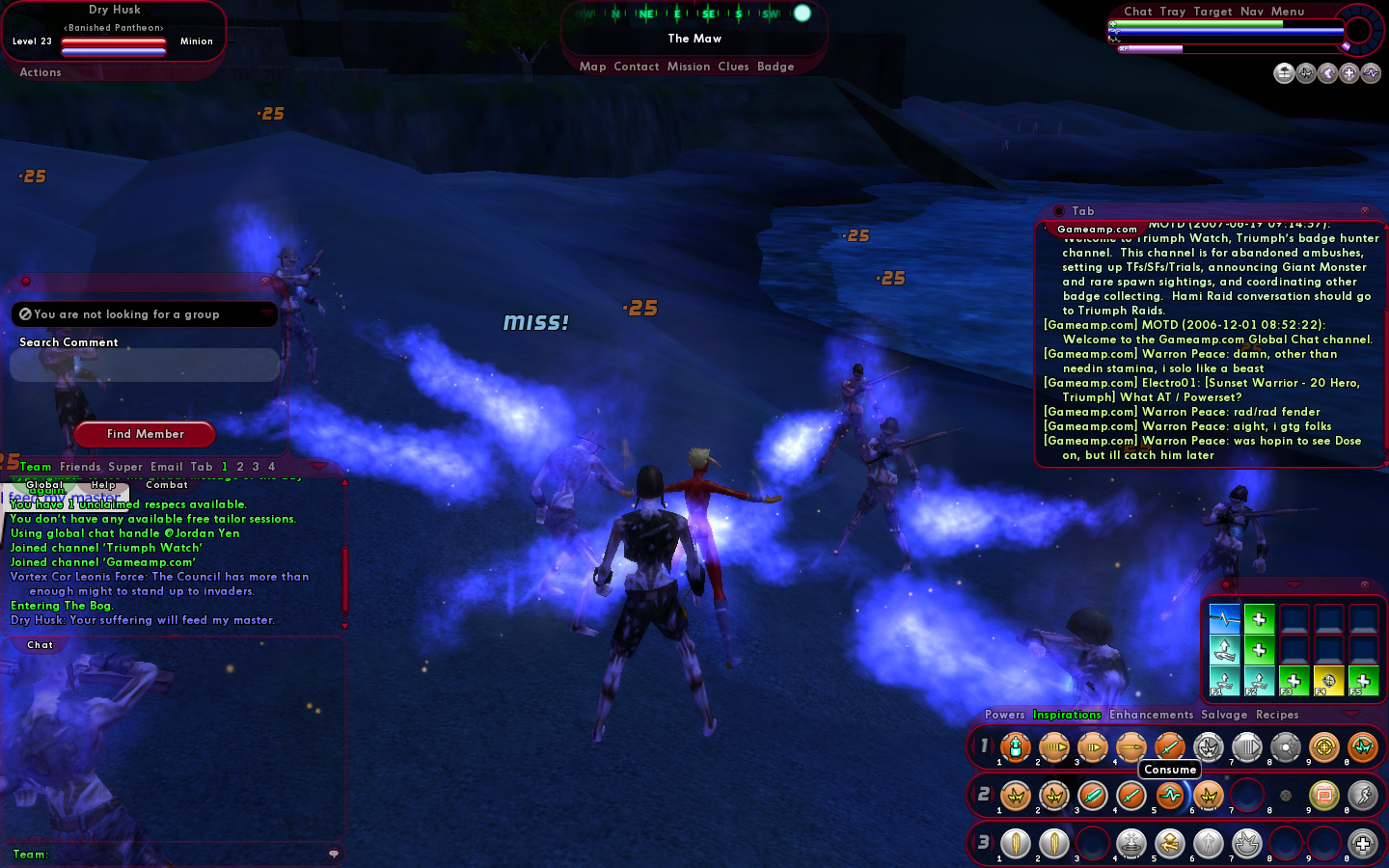Image resolution: width=1389 pixels, height=868 pixels.
Task: Open the Enhancements window
Action: click(1151, 715)
